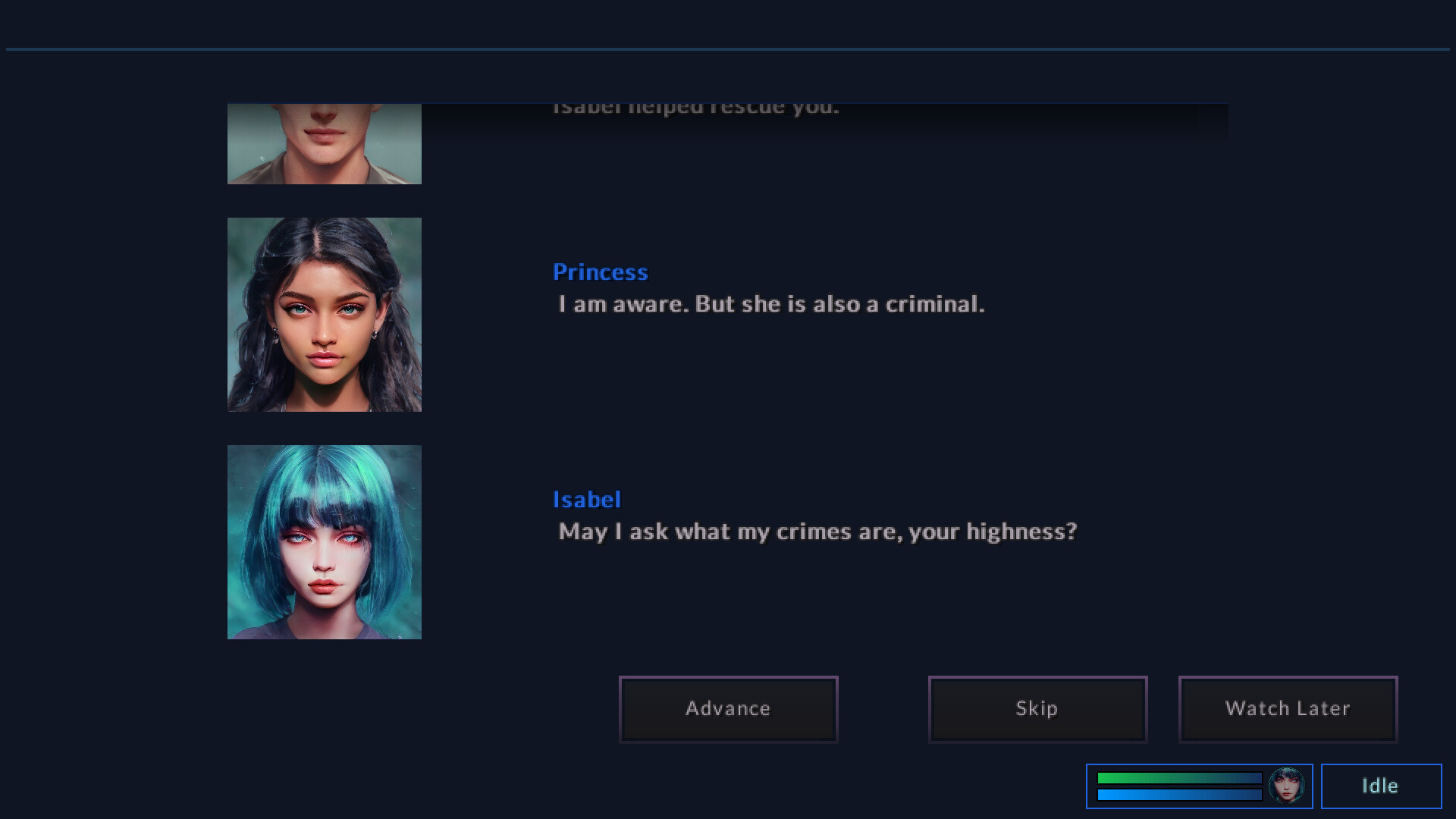
Task: Click the outlined border around Watch Later
Action: coord(1287,679)
